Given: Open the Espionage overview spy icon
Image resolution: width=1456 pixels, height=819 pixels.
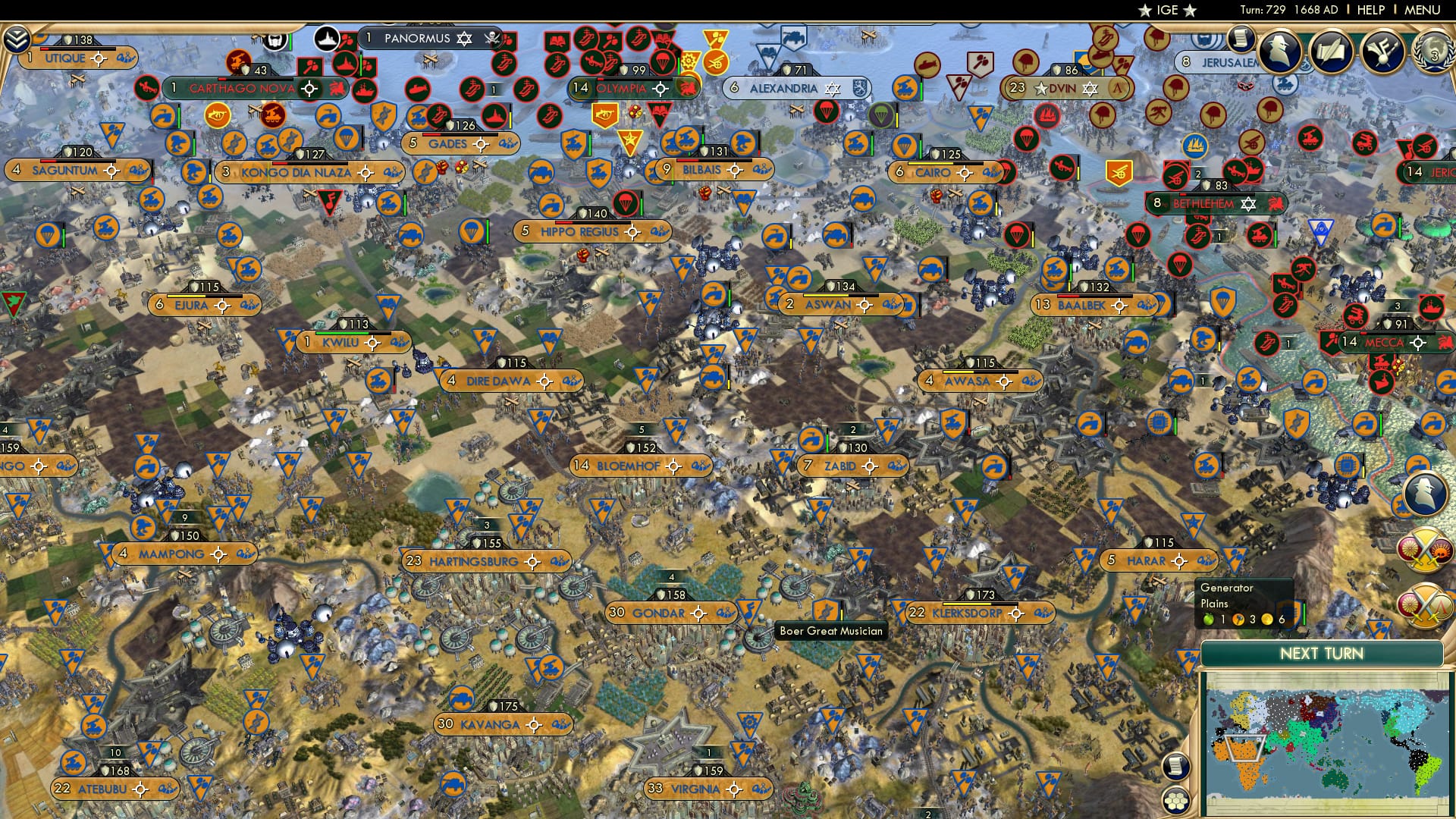Looking at the screenshot, I should [1279, 51].
